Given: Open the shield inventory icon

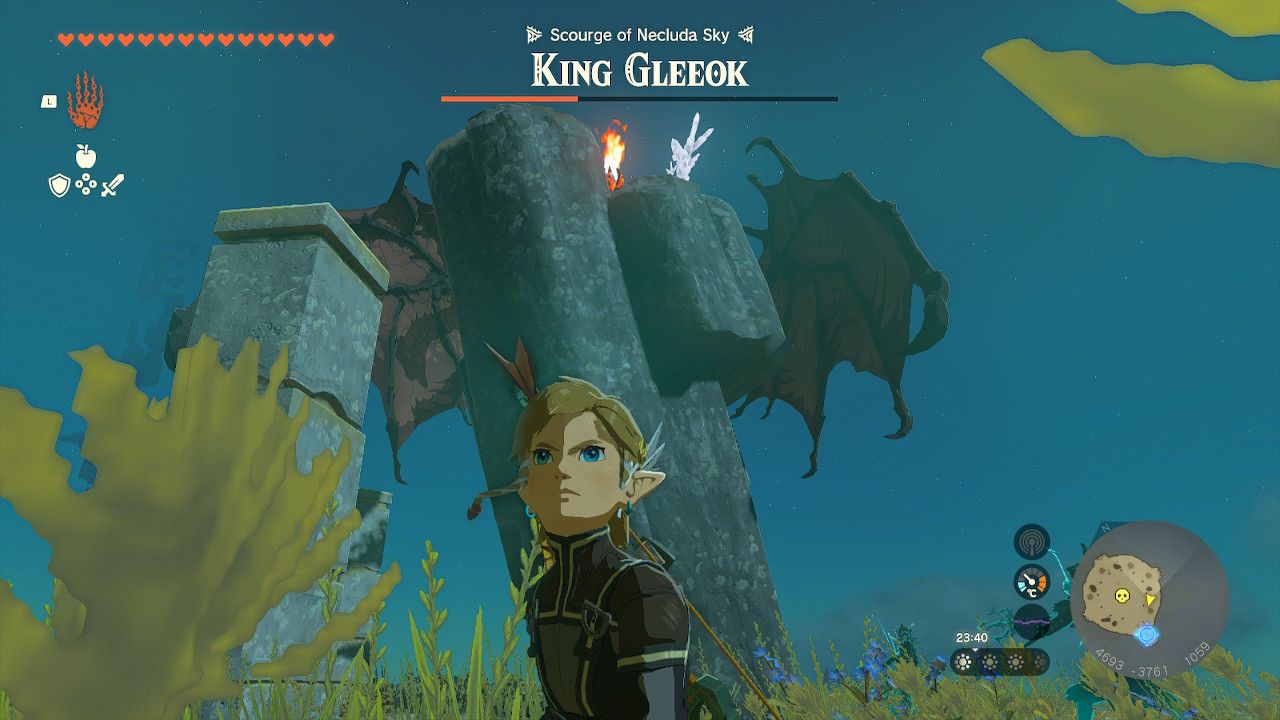Looking at the screenshot, I should point(60,185).
